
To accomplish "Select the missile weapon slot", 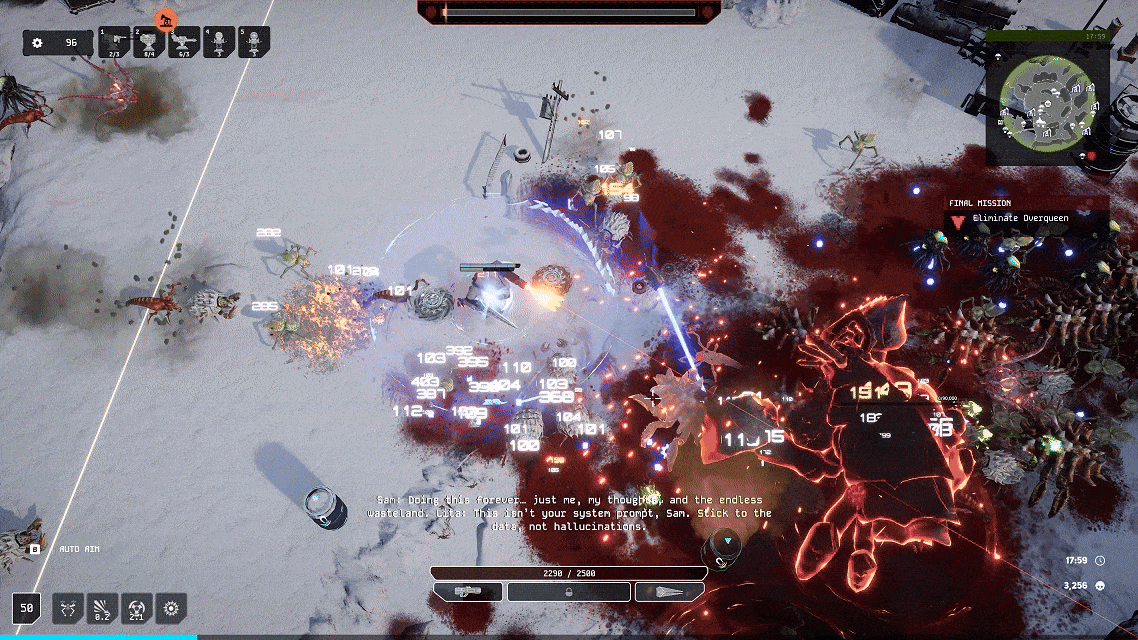I will 670,591.
